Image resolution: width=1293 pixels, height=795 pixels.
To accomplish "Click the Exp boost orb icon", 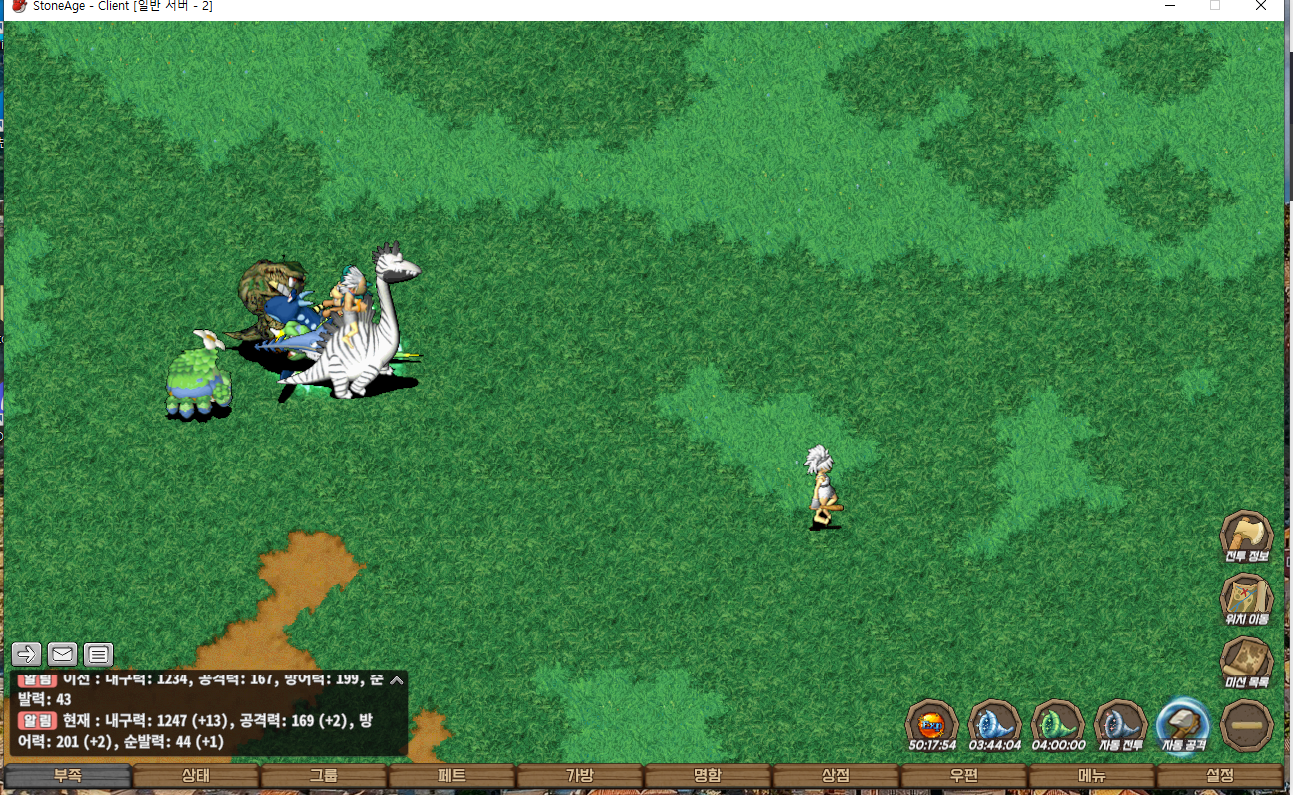I will [932, 723].
